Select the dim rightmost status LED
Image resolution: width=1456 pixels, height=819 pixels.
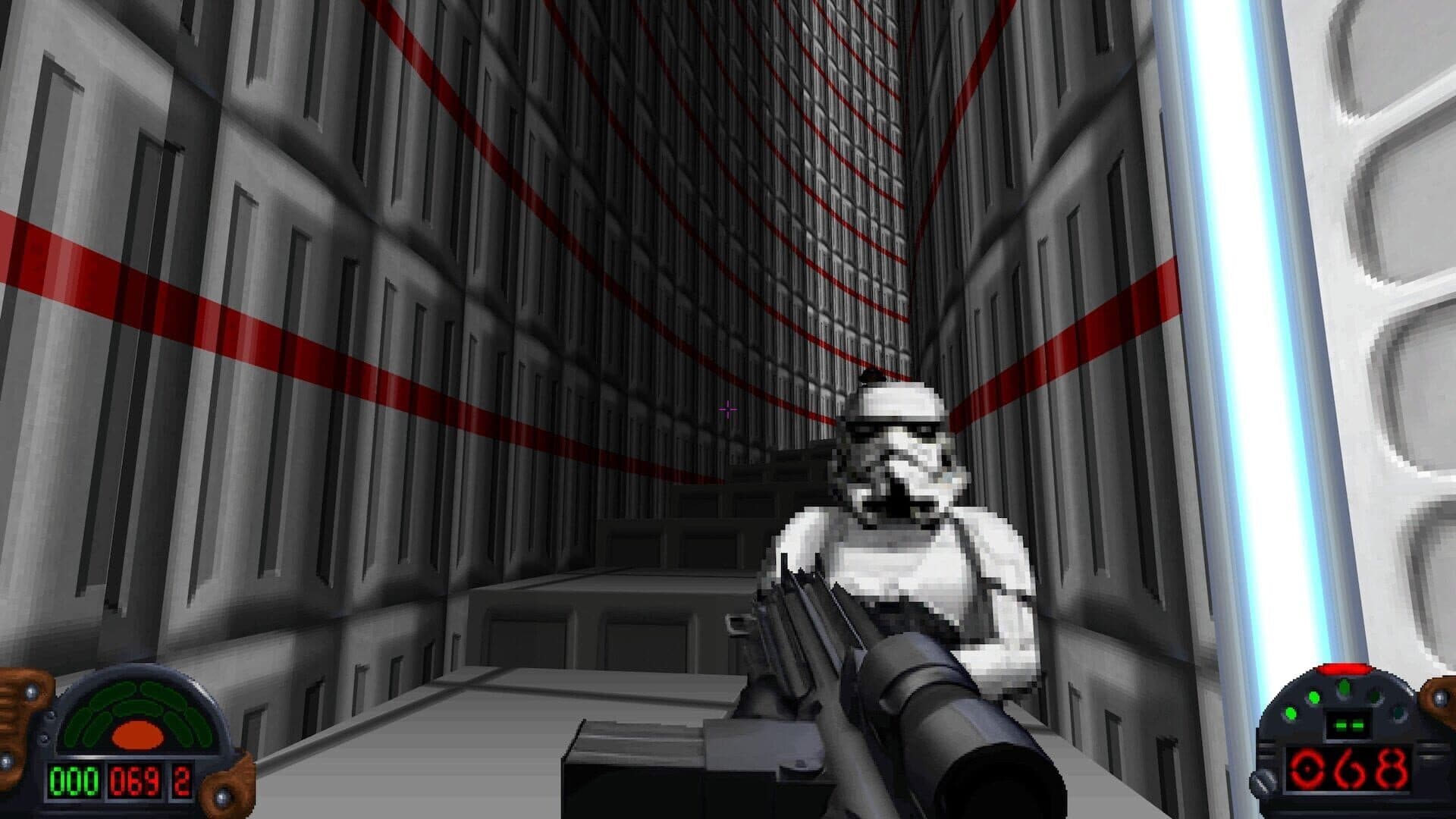[1398, 713]
